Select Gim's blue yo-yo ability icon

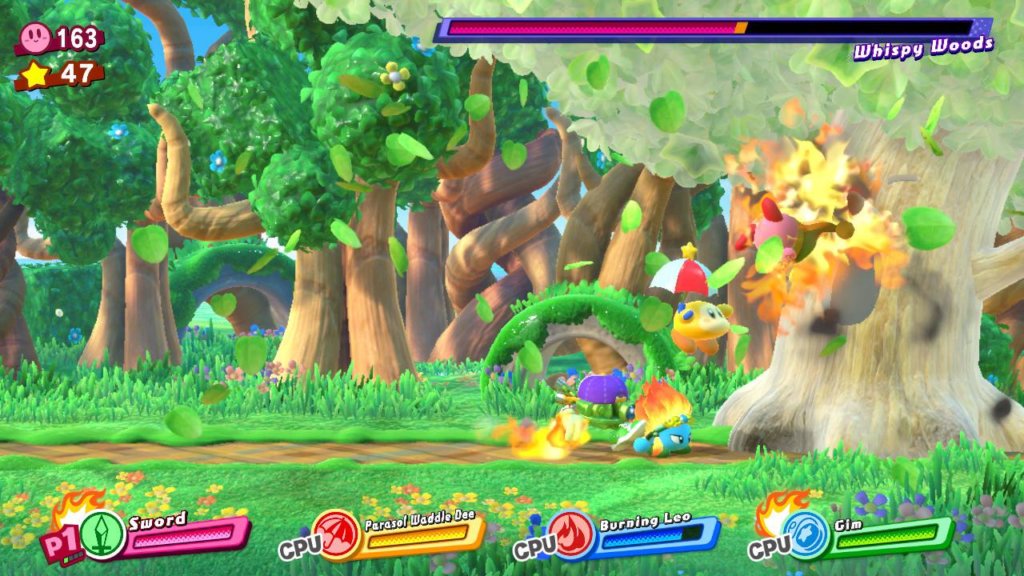tap(807, 535)
